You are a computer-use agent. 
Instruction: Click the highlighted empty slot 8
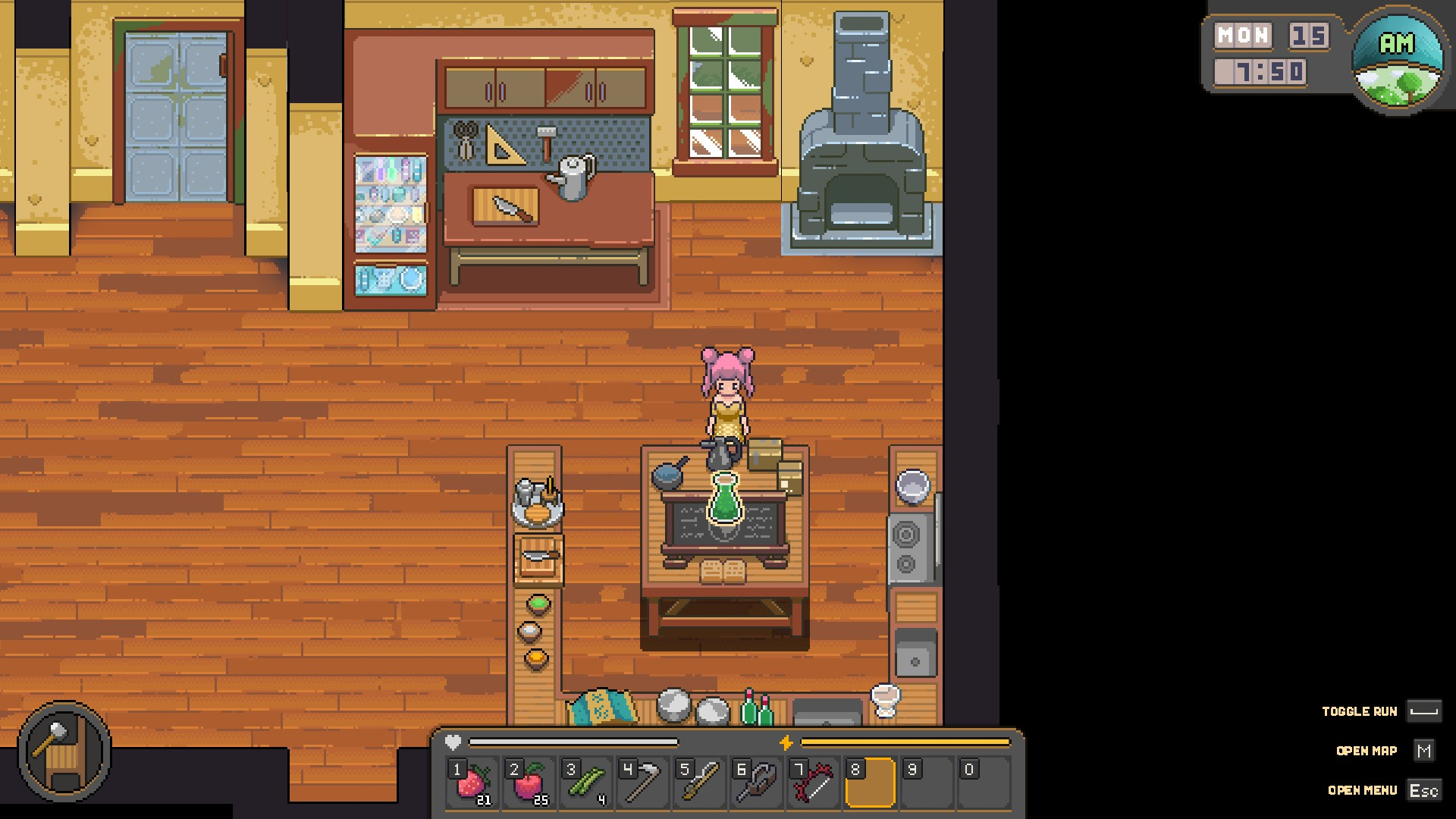click(x=870, y=783)
